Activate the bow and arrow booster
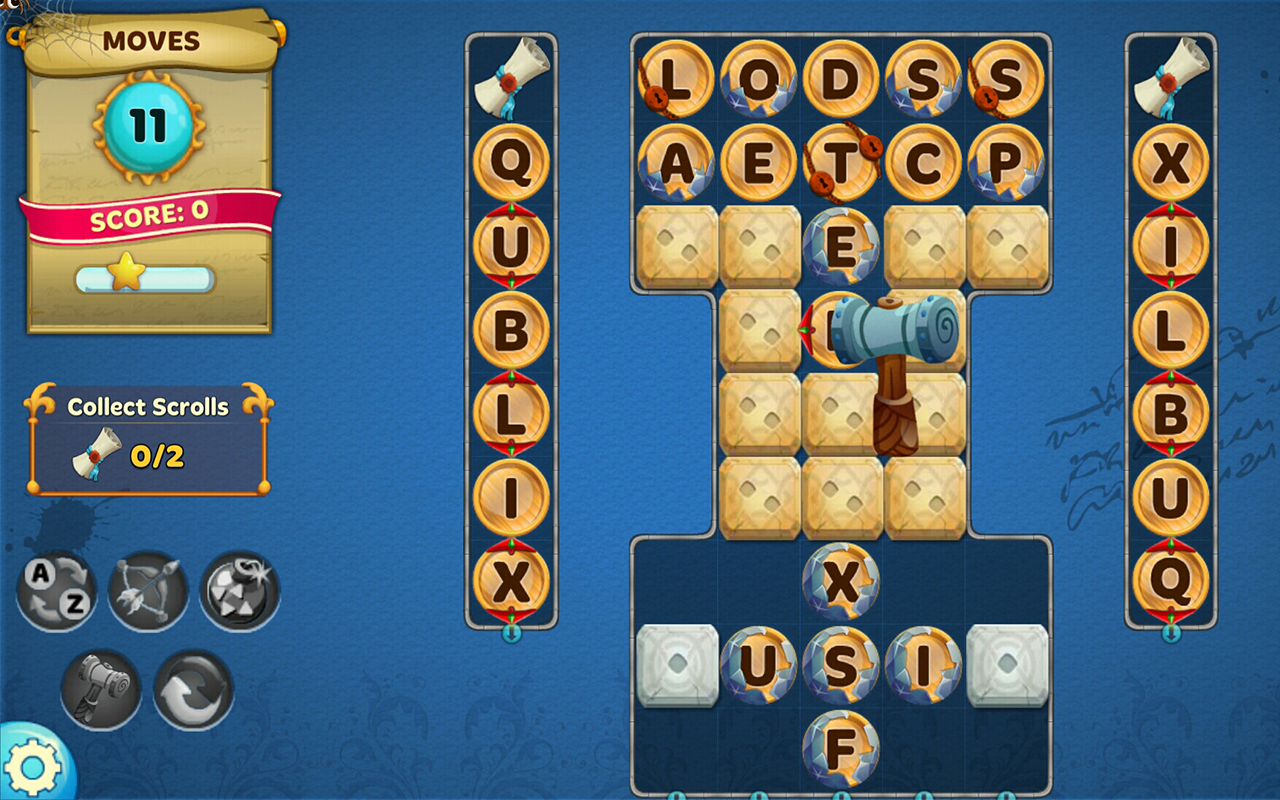This screenshot has height=800, width=1280. [147, 590]
